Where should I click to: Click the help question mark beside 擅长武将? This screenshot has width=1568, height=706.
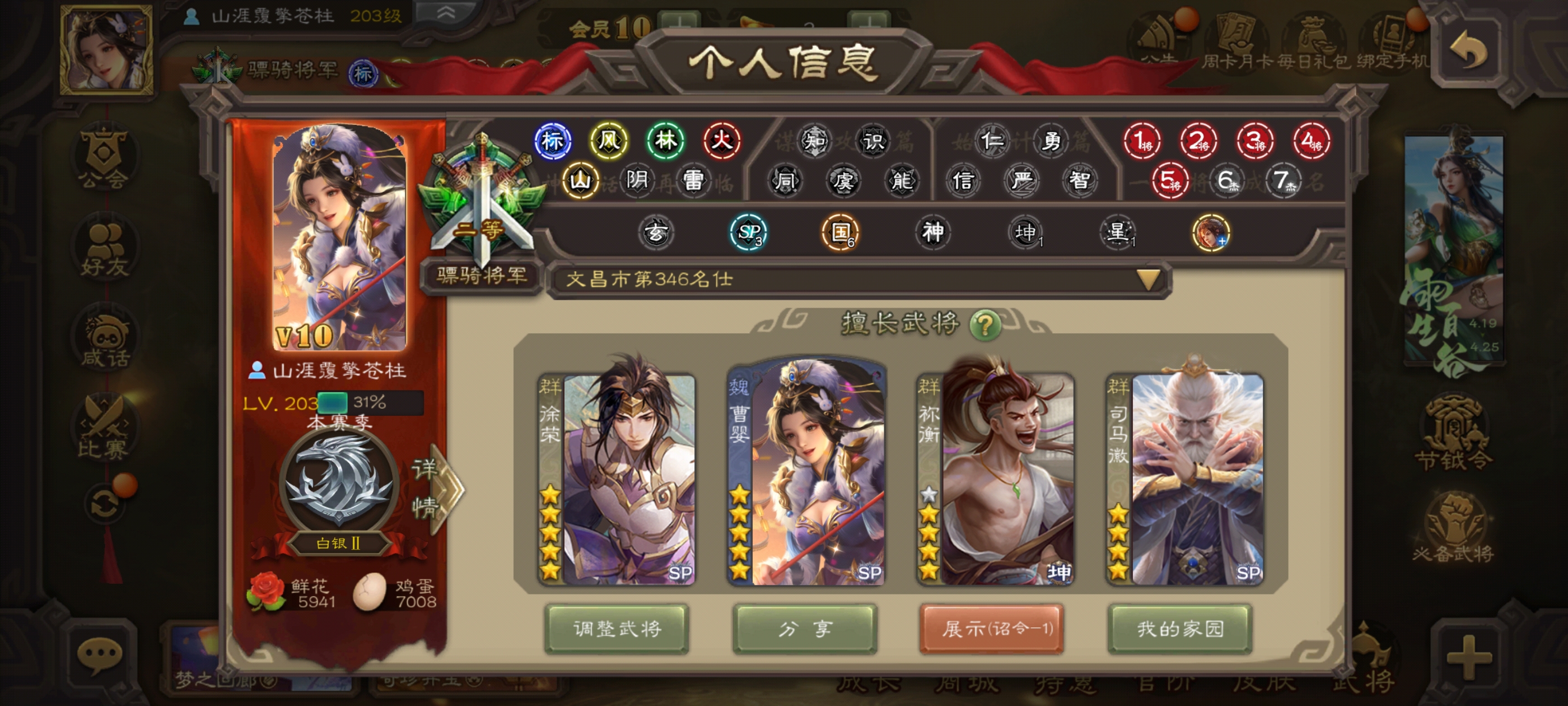pyautogui.click(x=984, y=324)
